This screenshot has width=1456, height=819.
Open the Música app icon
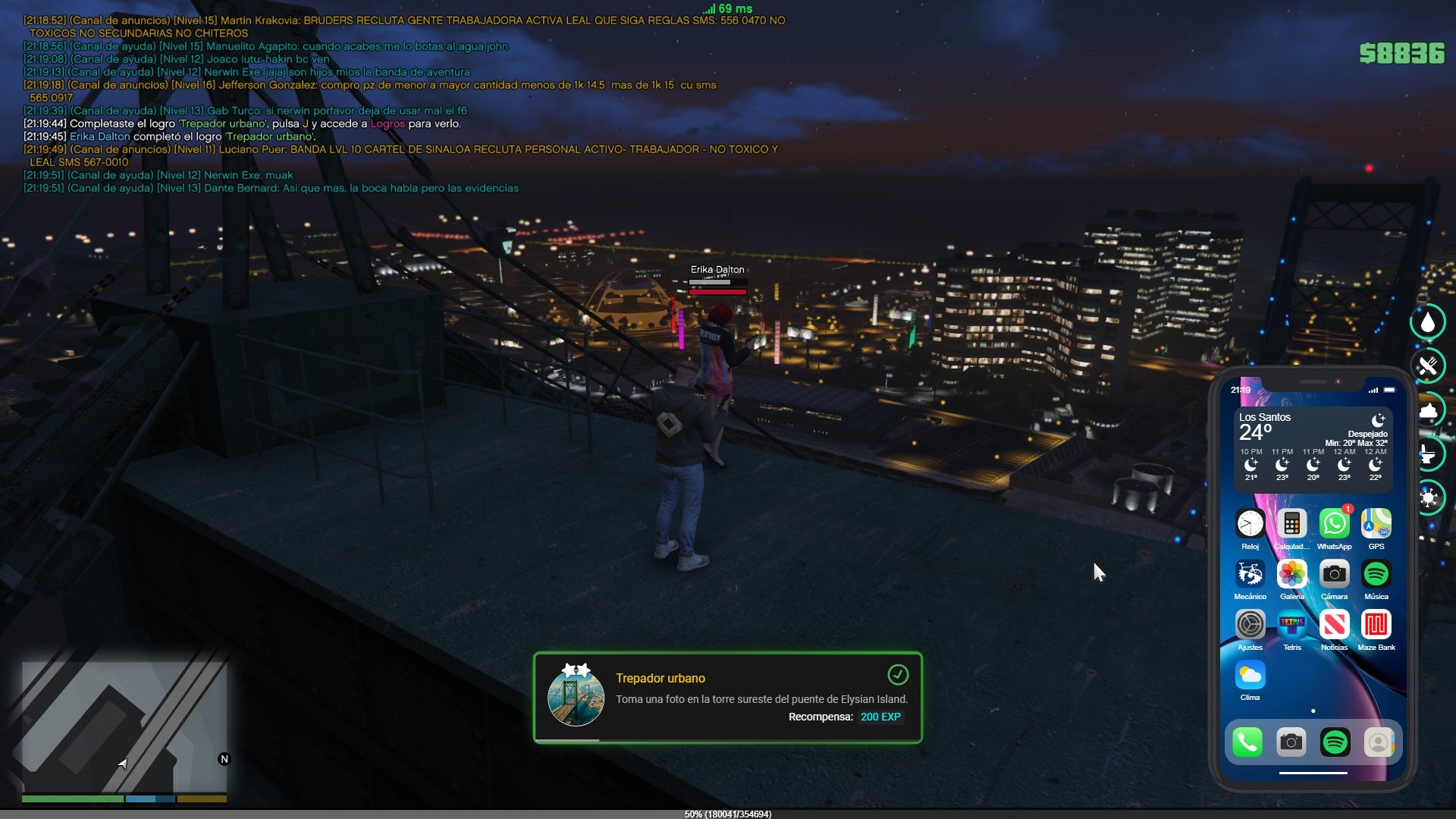click(x=1376, y=575)
